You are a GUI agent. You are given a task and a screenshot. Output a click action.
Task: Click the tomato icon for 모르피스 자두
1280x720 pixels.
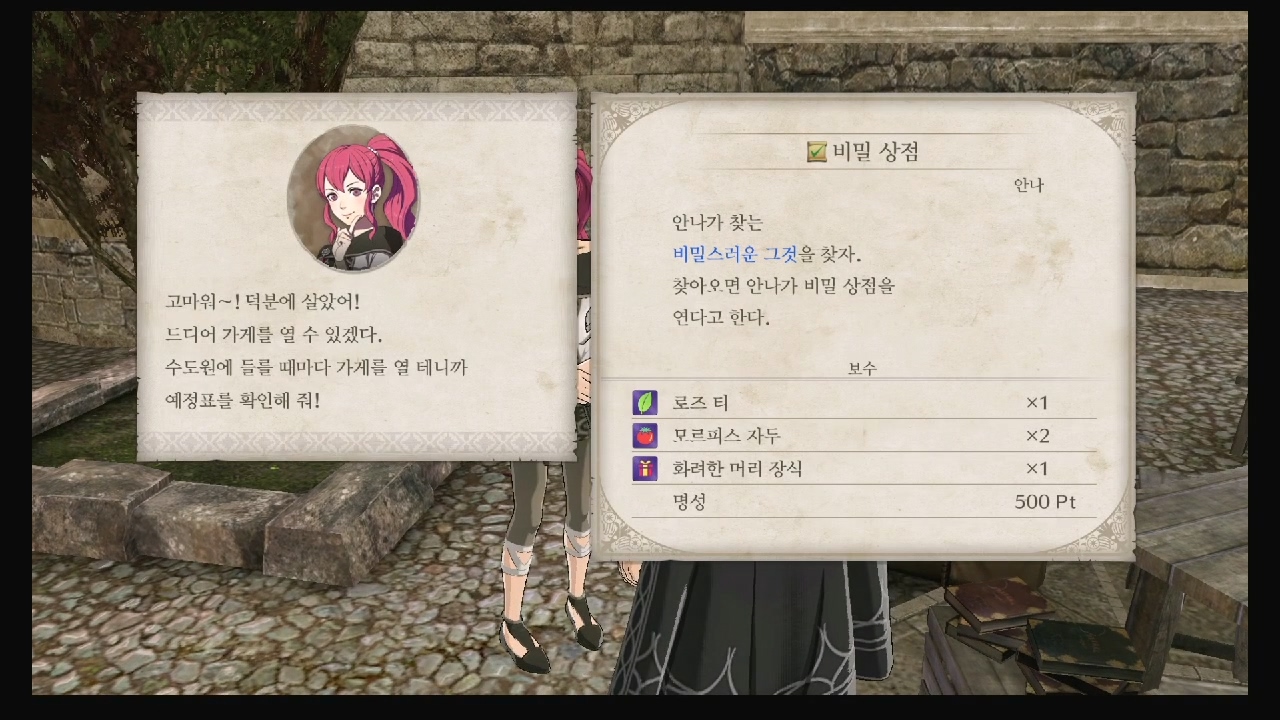pyautogui.click(x=643, y=435)
